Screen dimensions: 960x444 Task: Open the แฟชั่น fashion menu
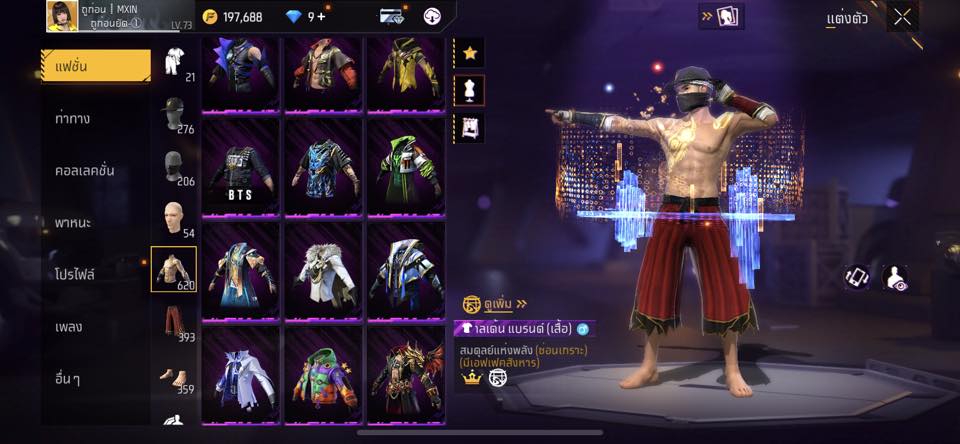[95, 66]
